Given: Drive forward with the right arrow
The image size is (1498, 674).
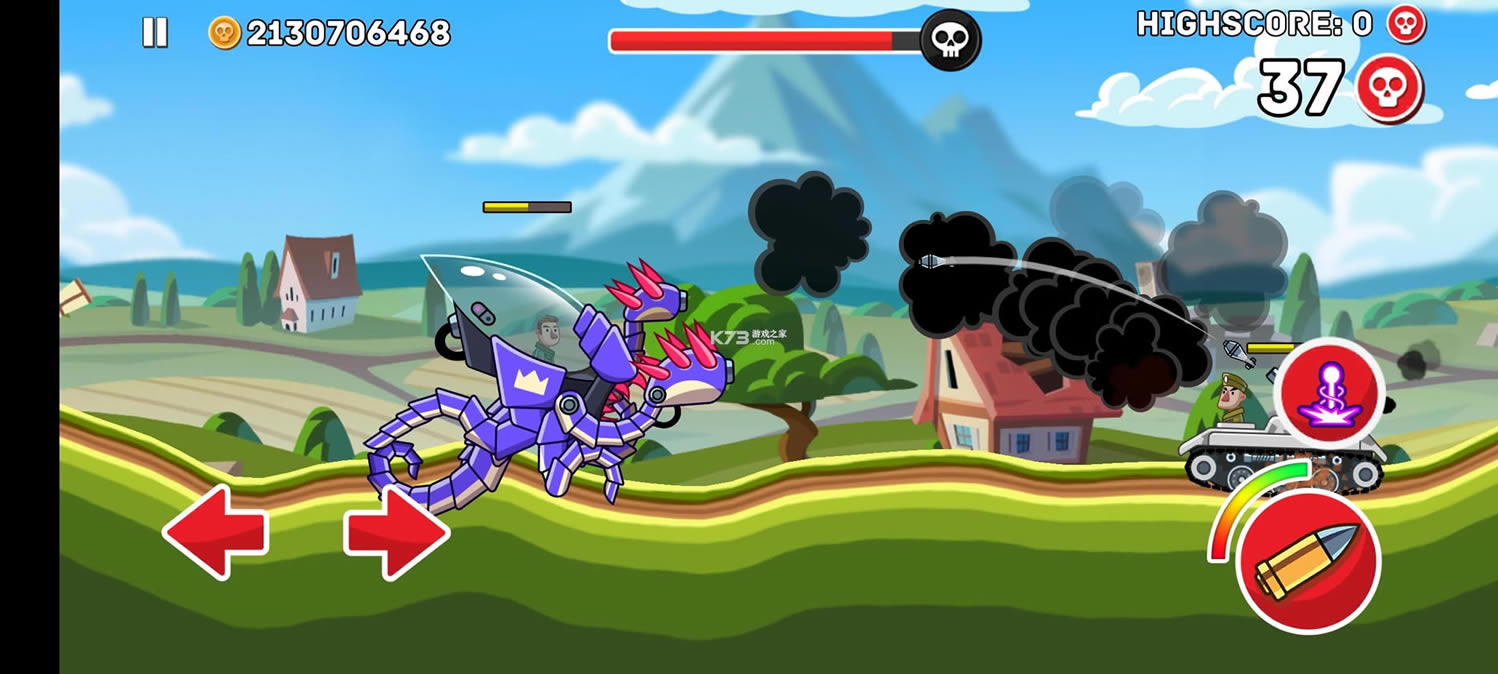Looking at the screenshot, I should (397, 532).
